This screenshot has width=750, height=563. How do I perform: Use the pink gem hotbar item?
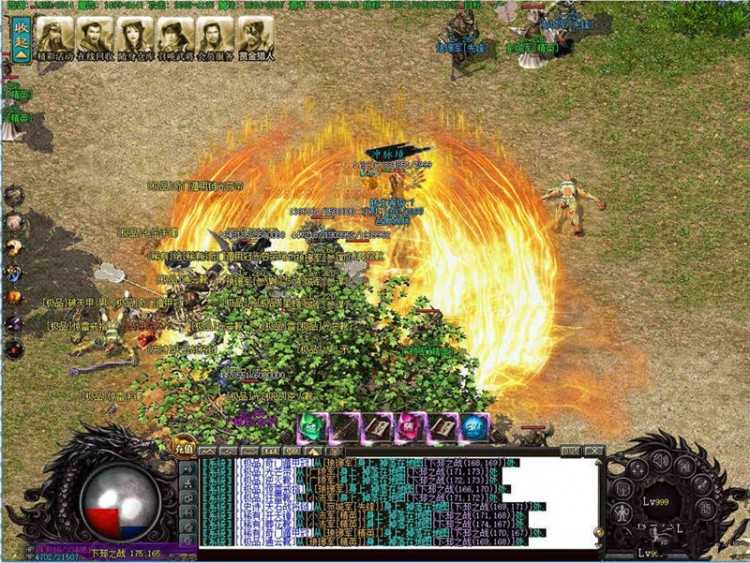coord(409,428)
